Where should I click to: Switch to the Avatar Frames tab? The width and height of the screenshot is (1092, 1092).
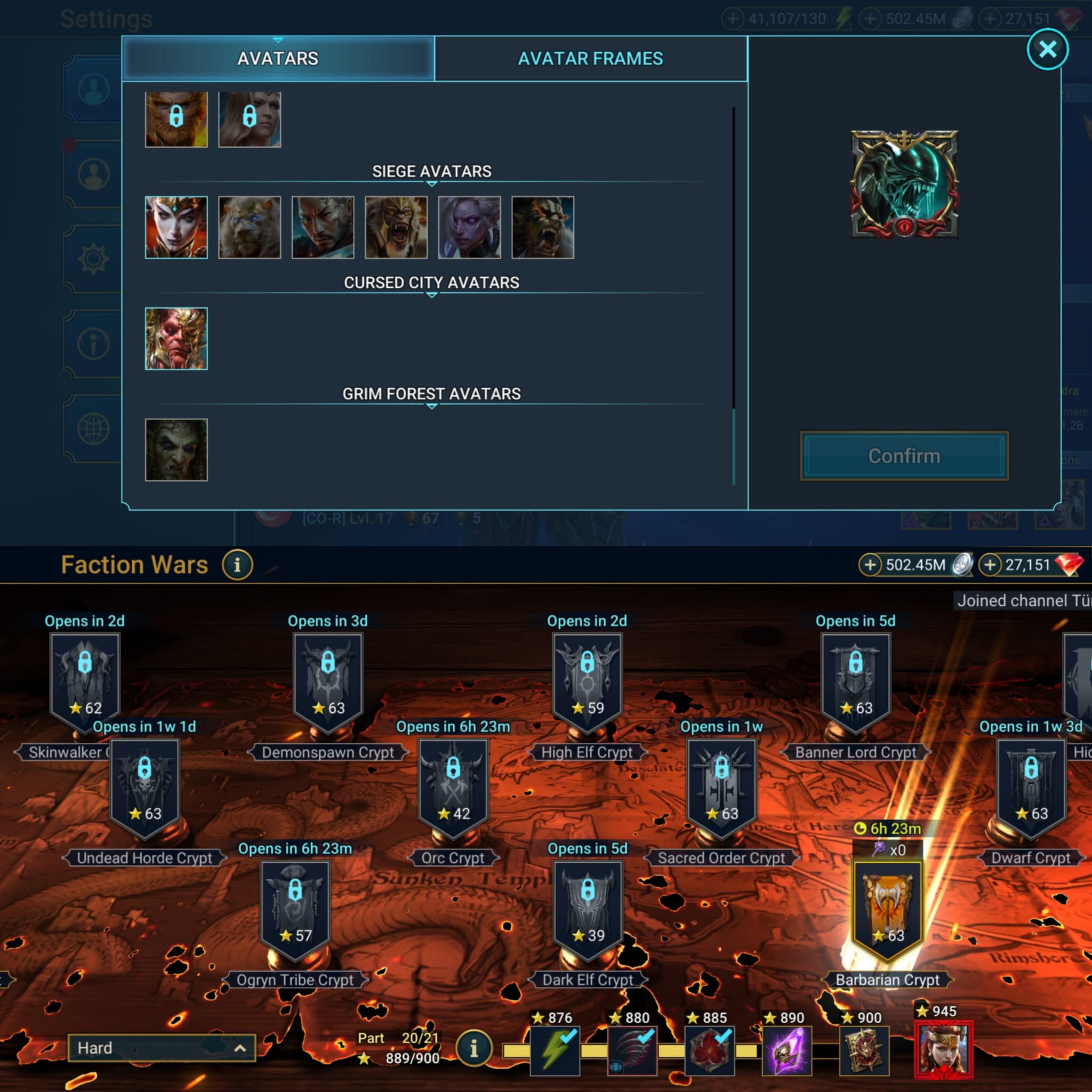point(590,59)
